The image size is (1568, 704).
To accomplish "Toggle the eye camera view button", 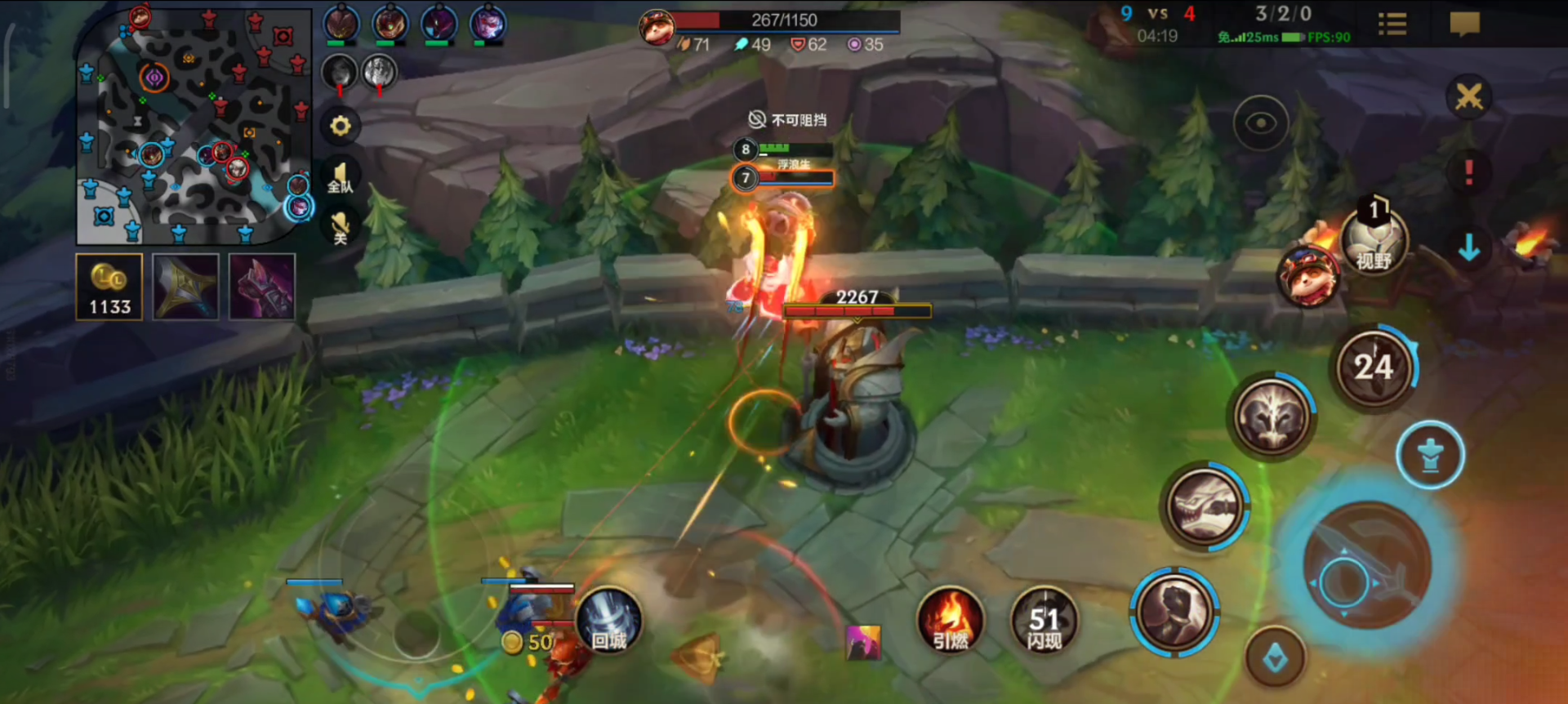I will click(1261, 123).
